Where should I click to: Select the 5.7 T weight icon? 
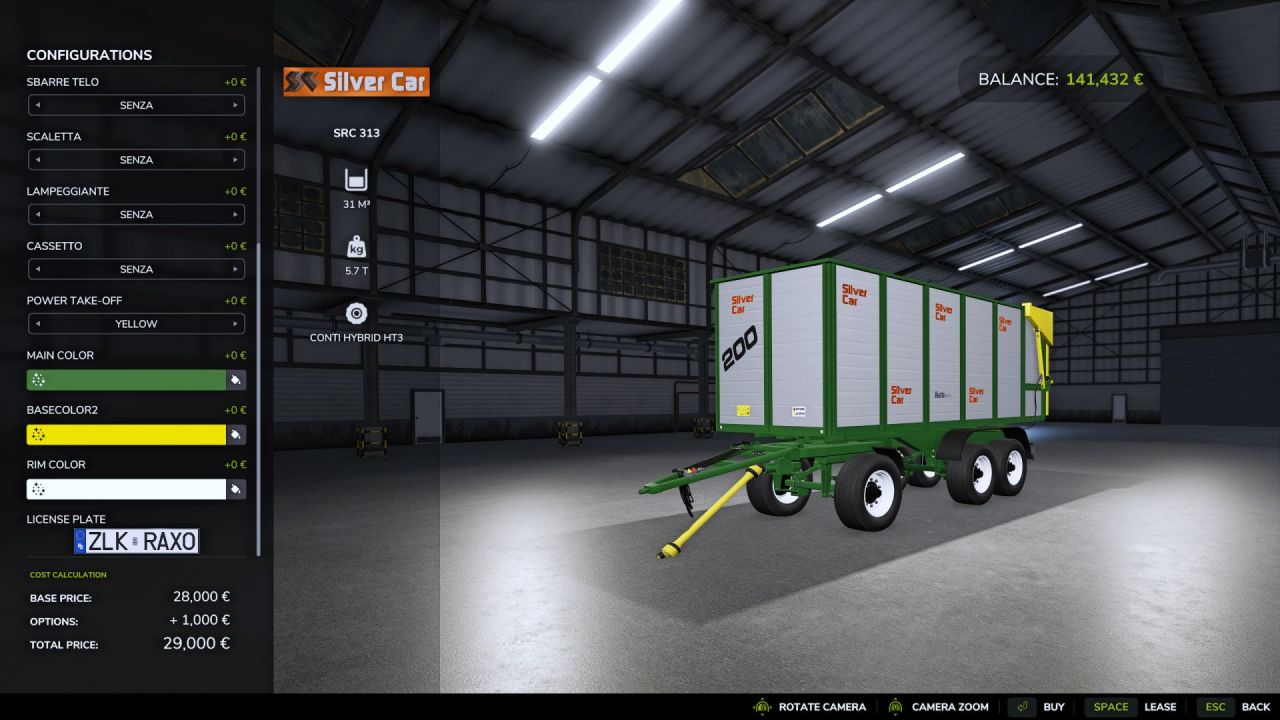[357, 246]
